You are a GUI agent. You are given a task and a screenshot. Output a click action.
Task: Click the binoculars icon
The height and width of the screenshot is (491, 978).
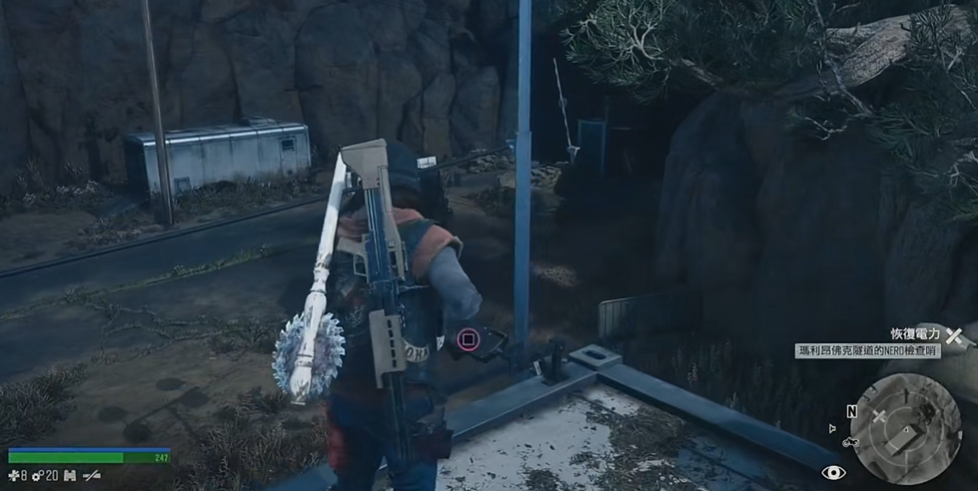(x=69, y=476)
